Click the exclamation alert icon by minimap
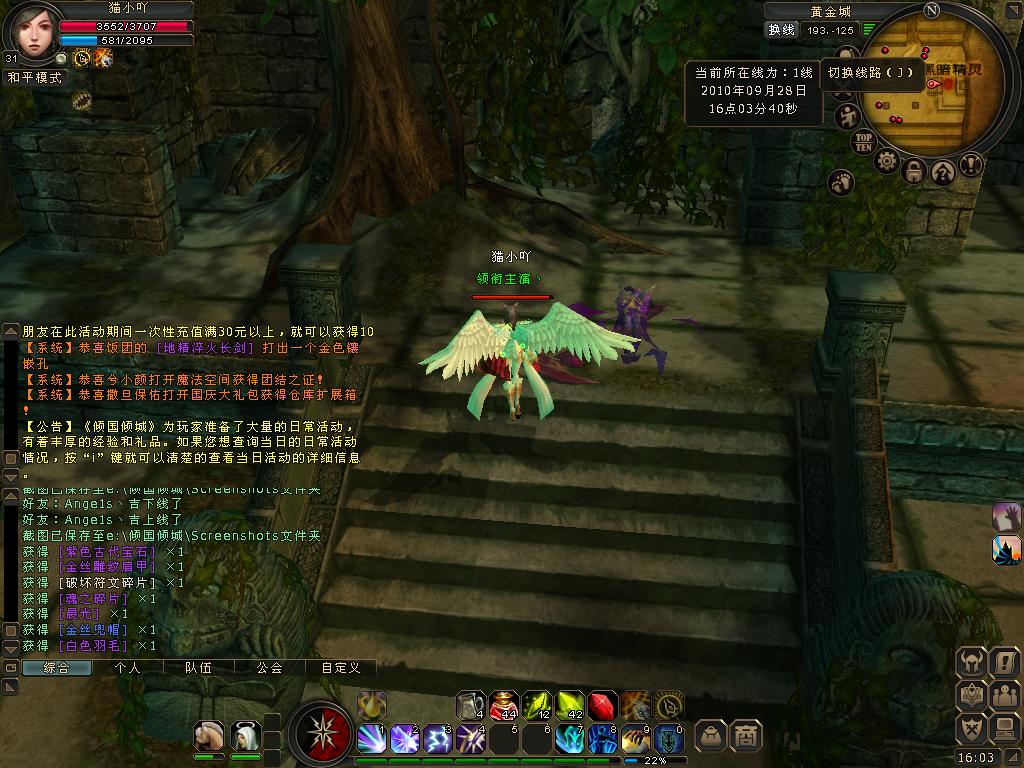 point(970,164)
